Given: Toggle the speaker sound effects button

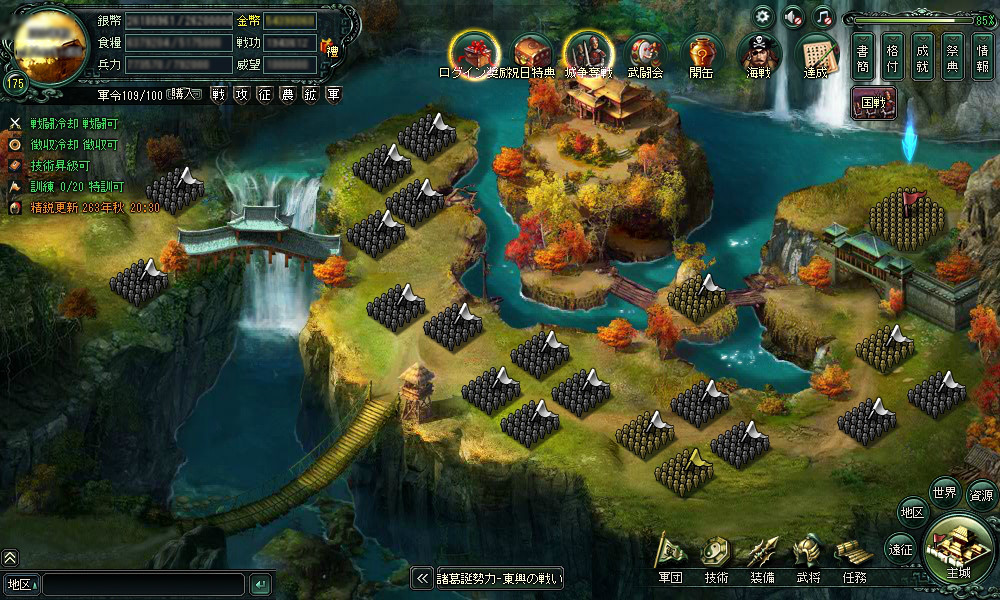Looking at the screenshot, I should (793, 17).
